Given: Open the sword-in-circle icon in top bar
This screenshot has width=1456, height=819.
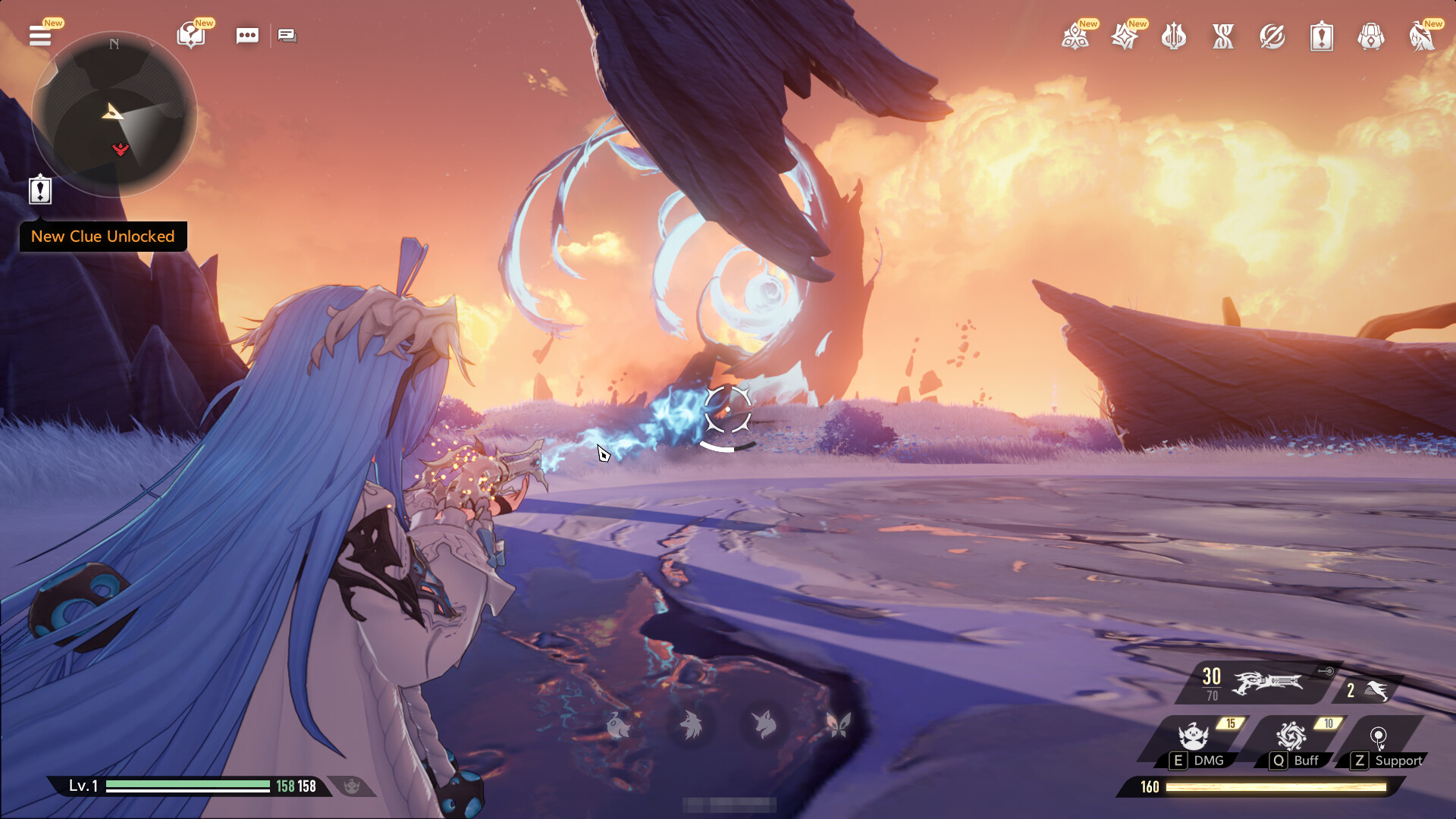Looking at the screenshot, I should point(1272,36).
